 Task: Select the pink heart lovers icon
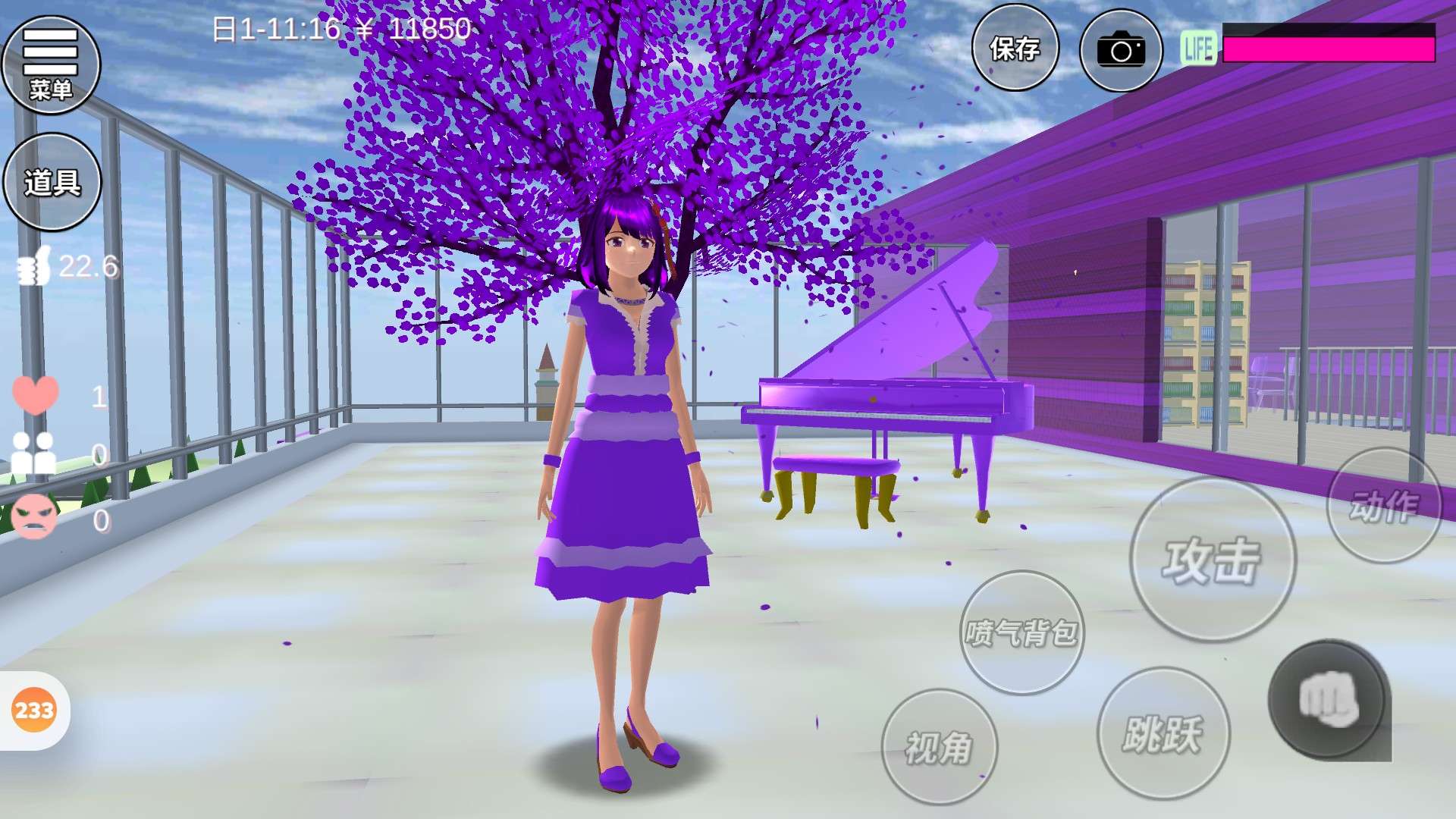tap(35, 395)
